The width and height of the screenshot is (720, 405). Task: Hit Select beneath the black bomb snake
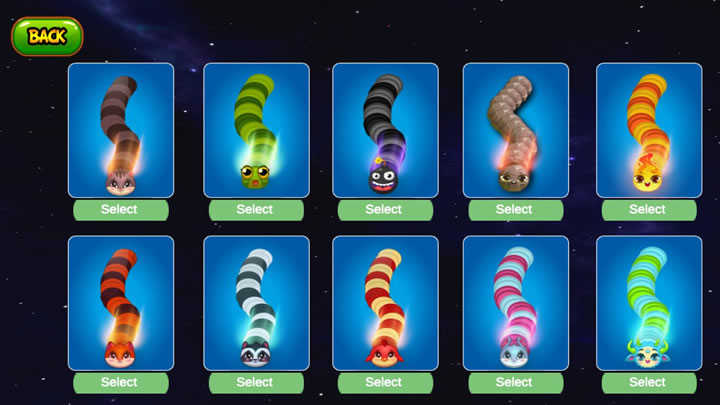(x=384, y=210)
